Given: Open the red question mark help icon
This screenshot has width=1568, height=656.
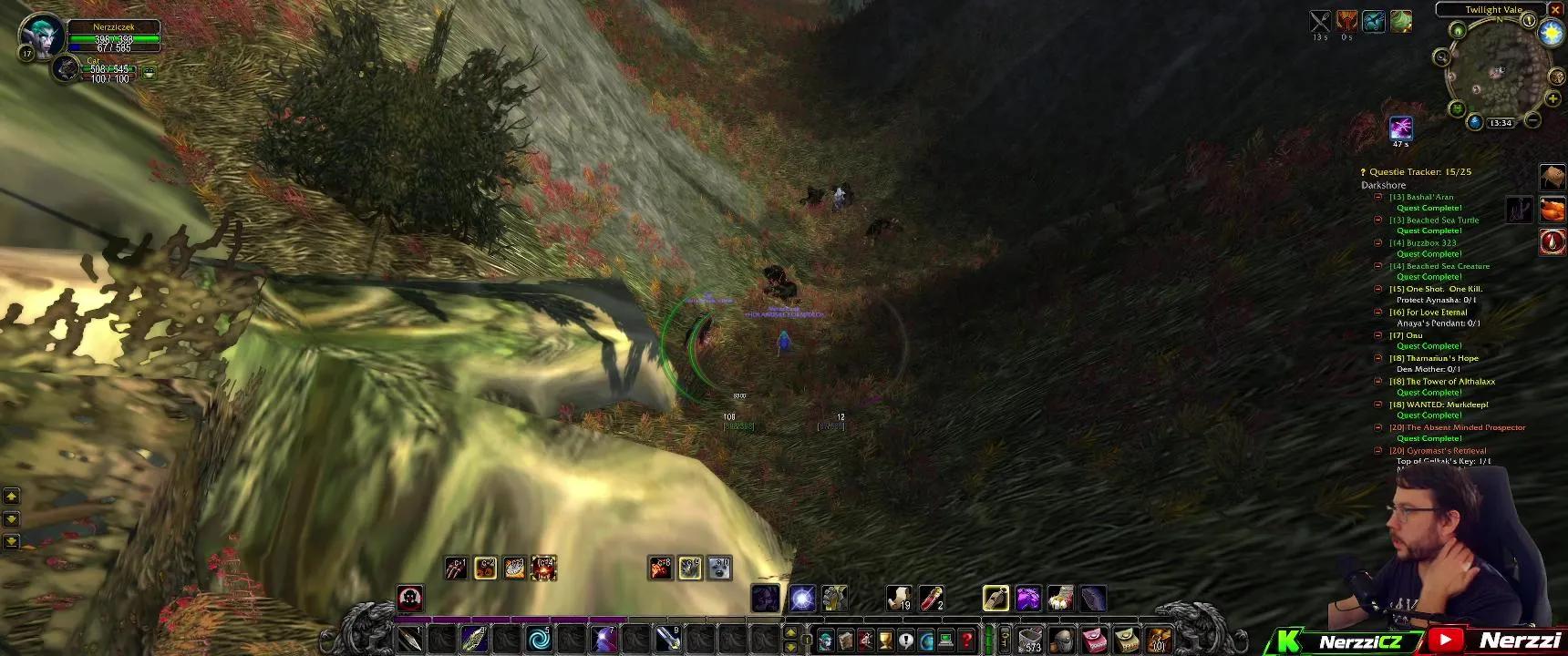Looking at the screenshot, I should 965,639.
